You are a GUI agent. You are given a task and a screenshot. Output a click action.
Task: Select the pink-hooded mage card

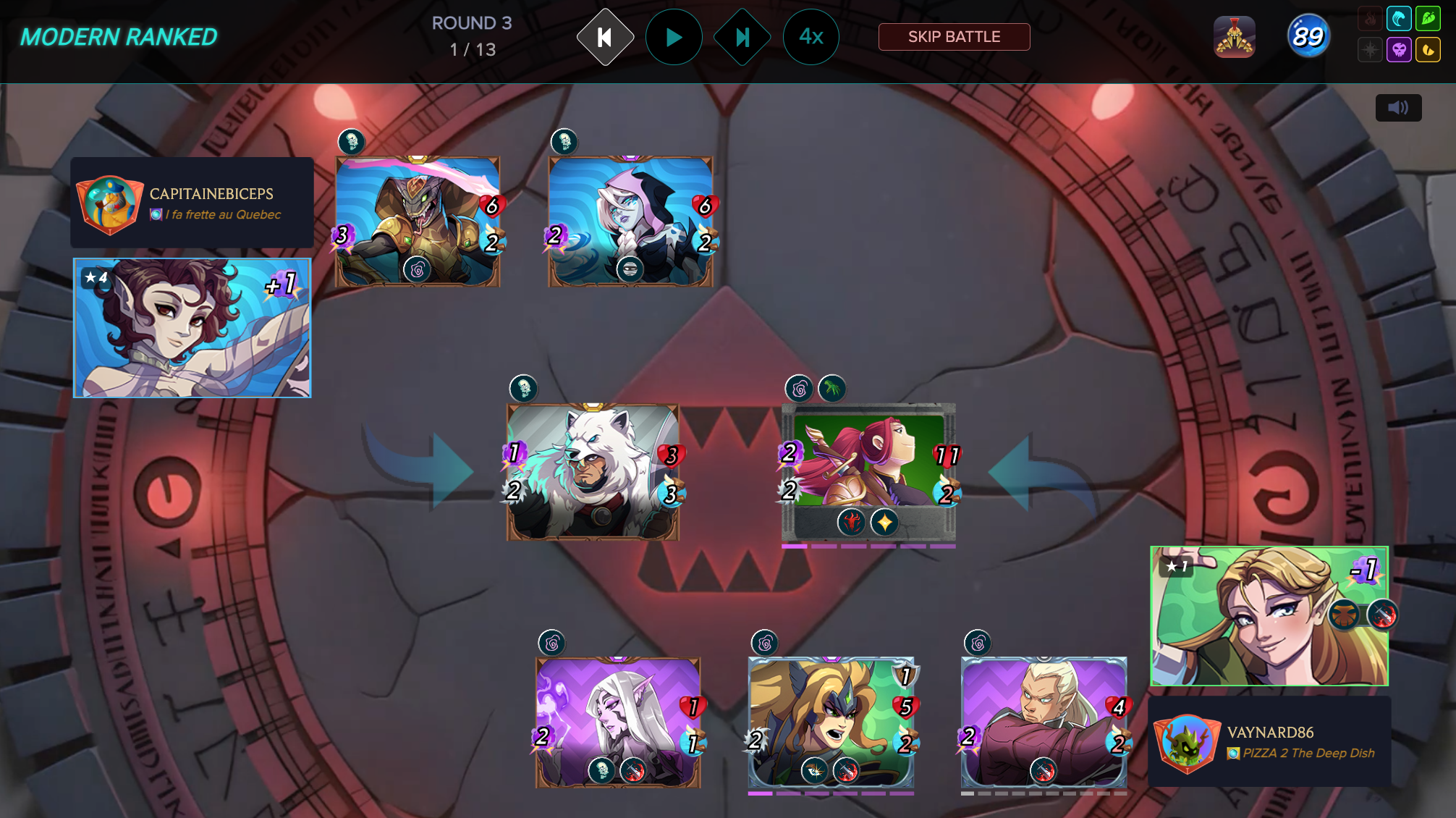pos(630,222)
